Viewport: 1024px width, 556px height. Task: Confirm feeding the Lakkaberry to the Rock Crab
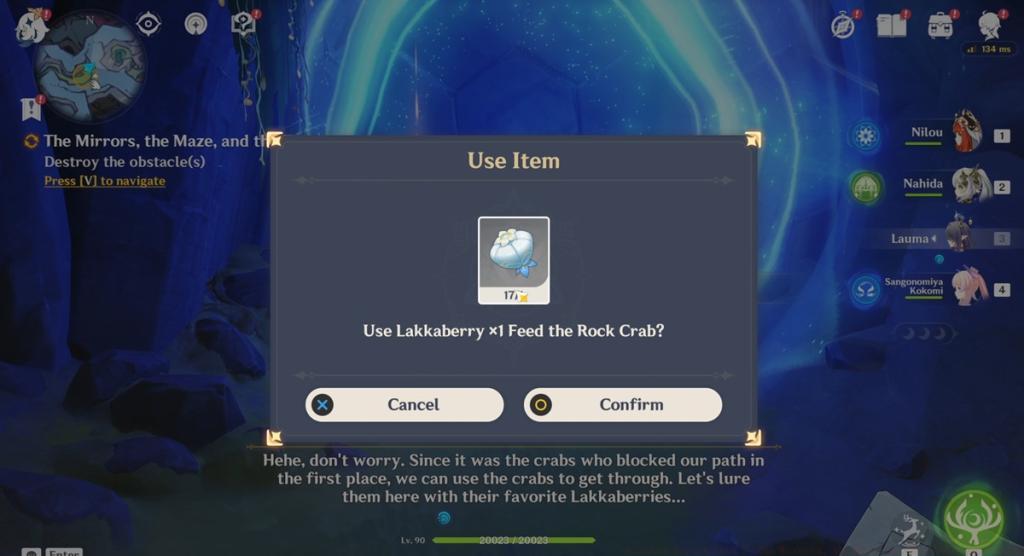pos(622,405)
